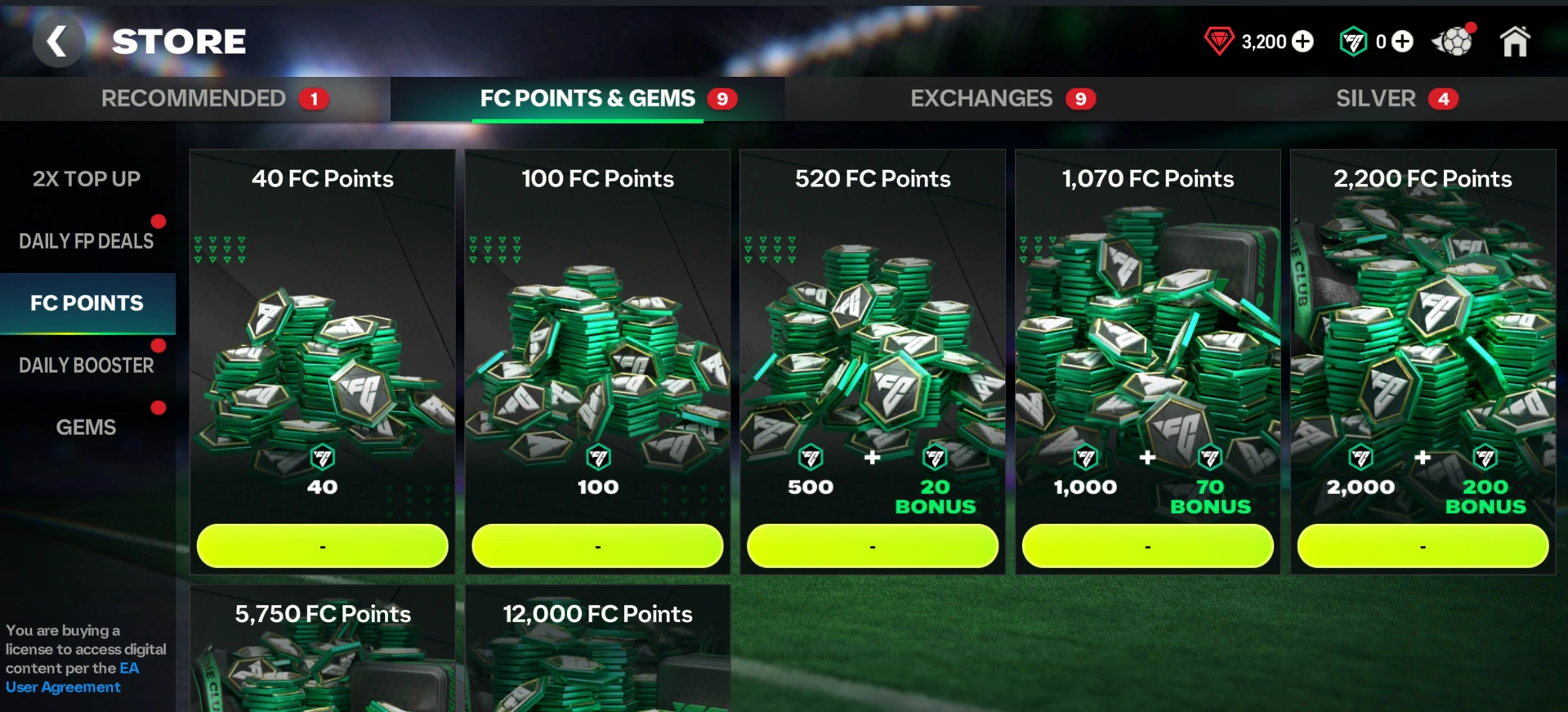
Task: Buy the 2,200 FC Points bundle
Action: [x=1423, y=546]
